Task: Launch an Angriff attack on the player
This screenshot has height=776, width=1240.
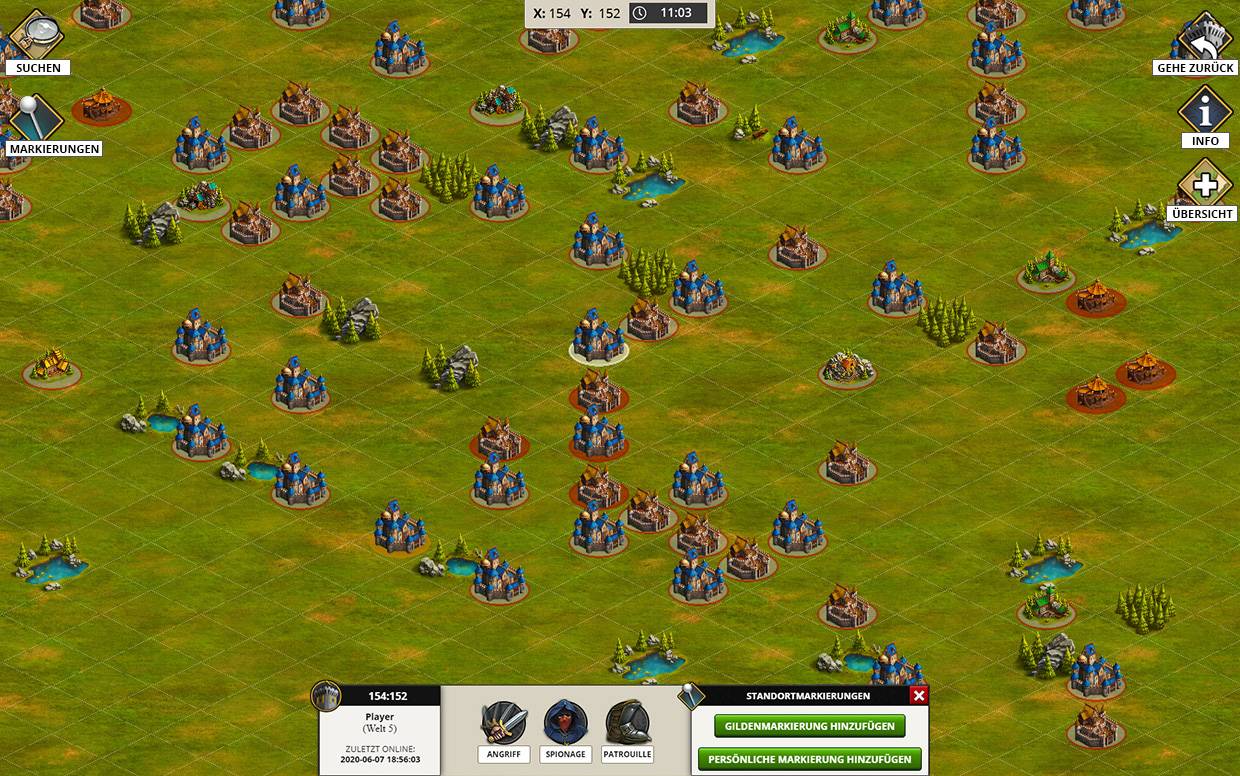Action: pos(504,724)
